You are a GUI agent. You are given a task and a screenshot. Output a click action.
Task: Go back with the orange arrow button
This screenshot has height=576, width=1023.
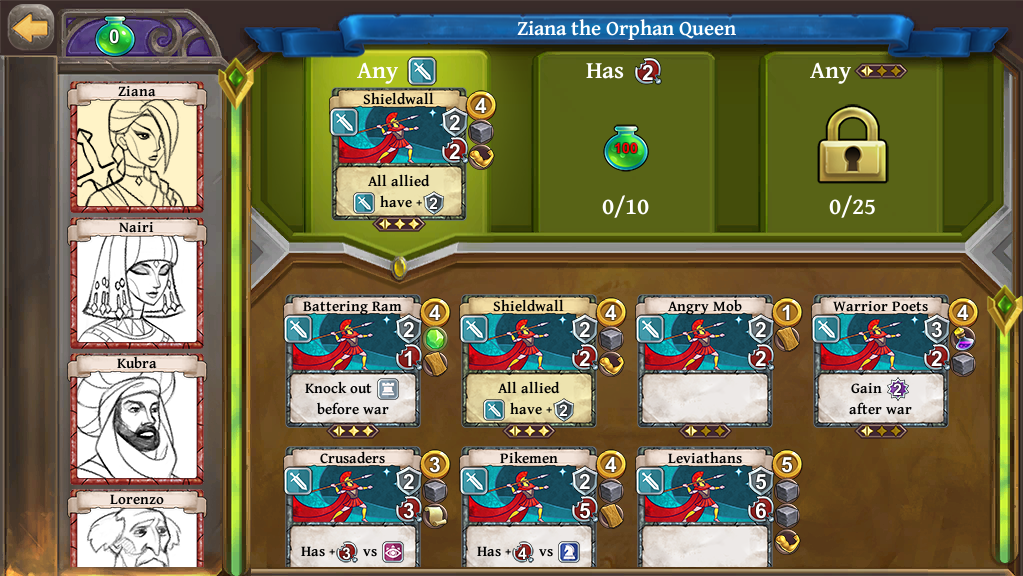pyautogui.click(x=30, y=27)
